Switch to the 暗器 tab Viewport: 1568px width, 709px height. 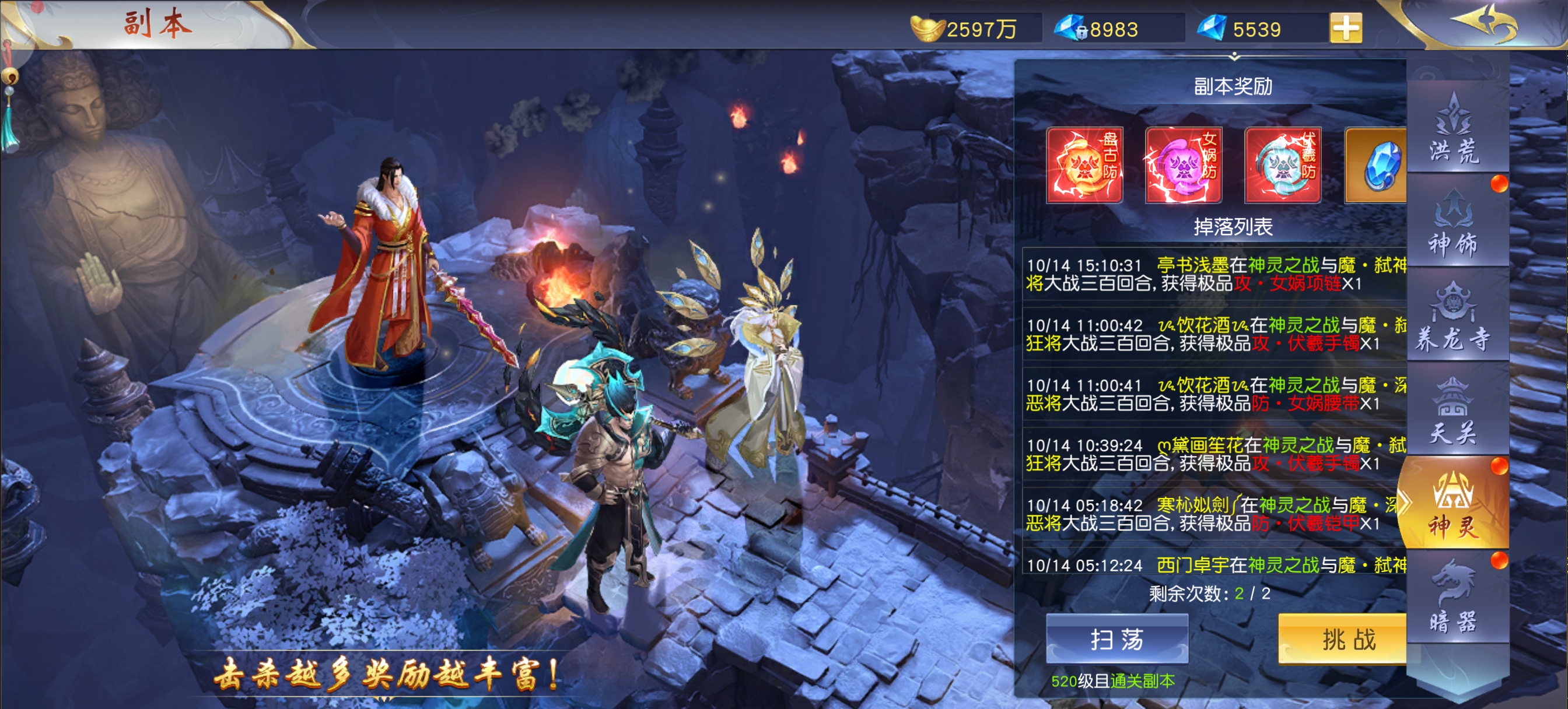pos(1454,599)
